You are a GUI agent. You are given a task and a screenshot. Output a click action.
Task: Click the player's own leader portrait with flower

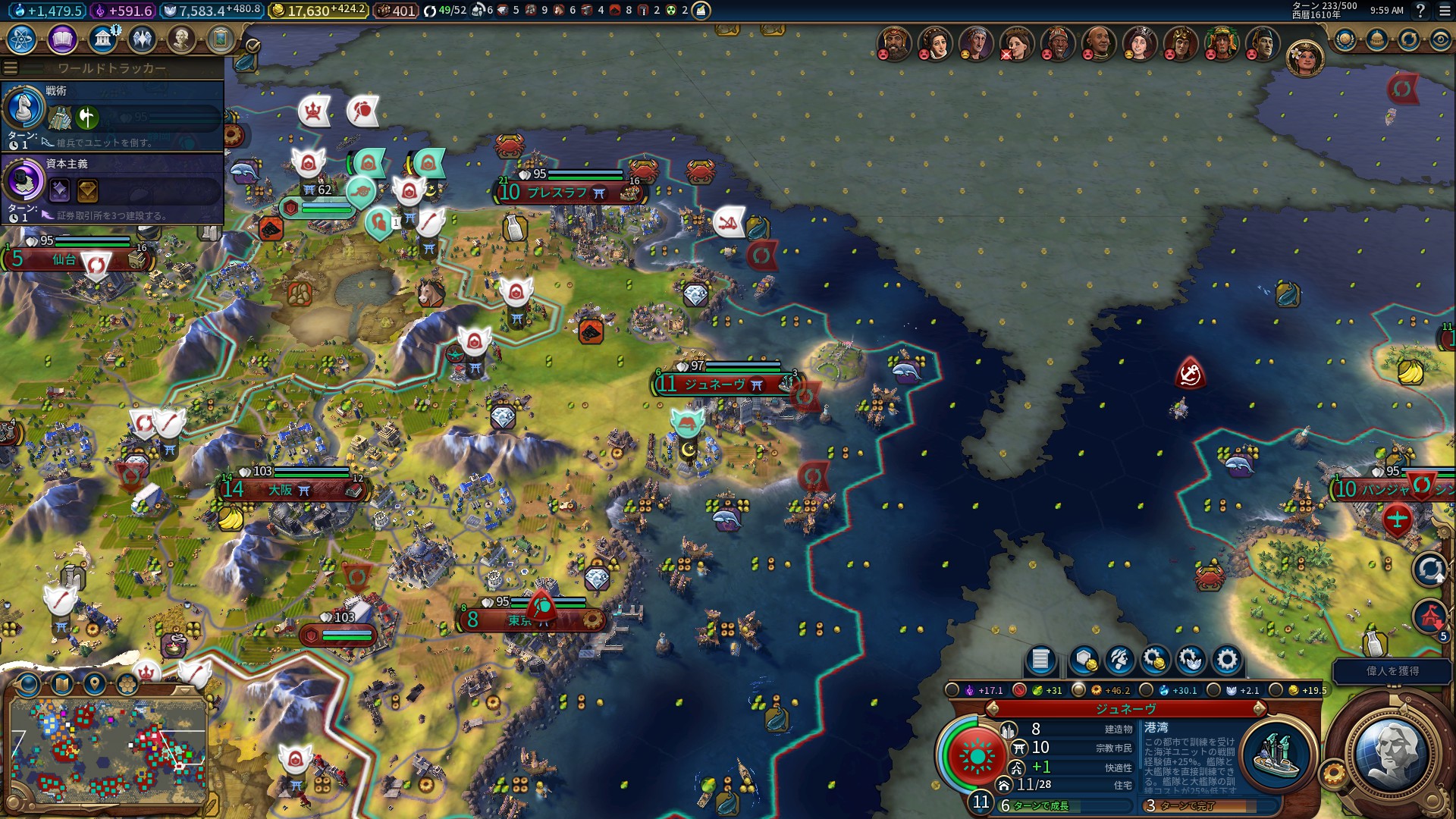[x=1304, y=58]
